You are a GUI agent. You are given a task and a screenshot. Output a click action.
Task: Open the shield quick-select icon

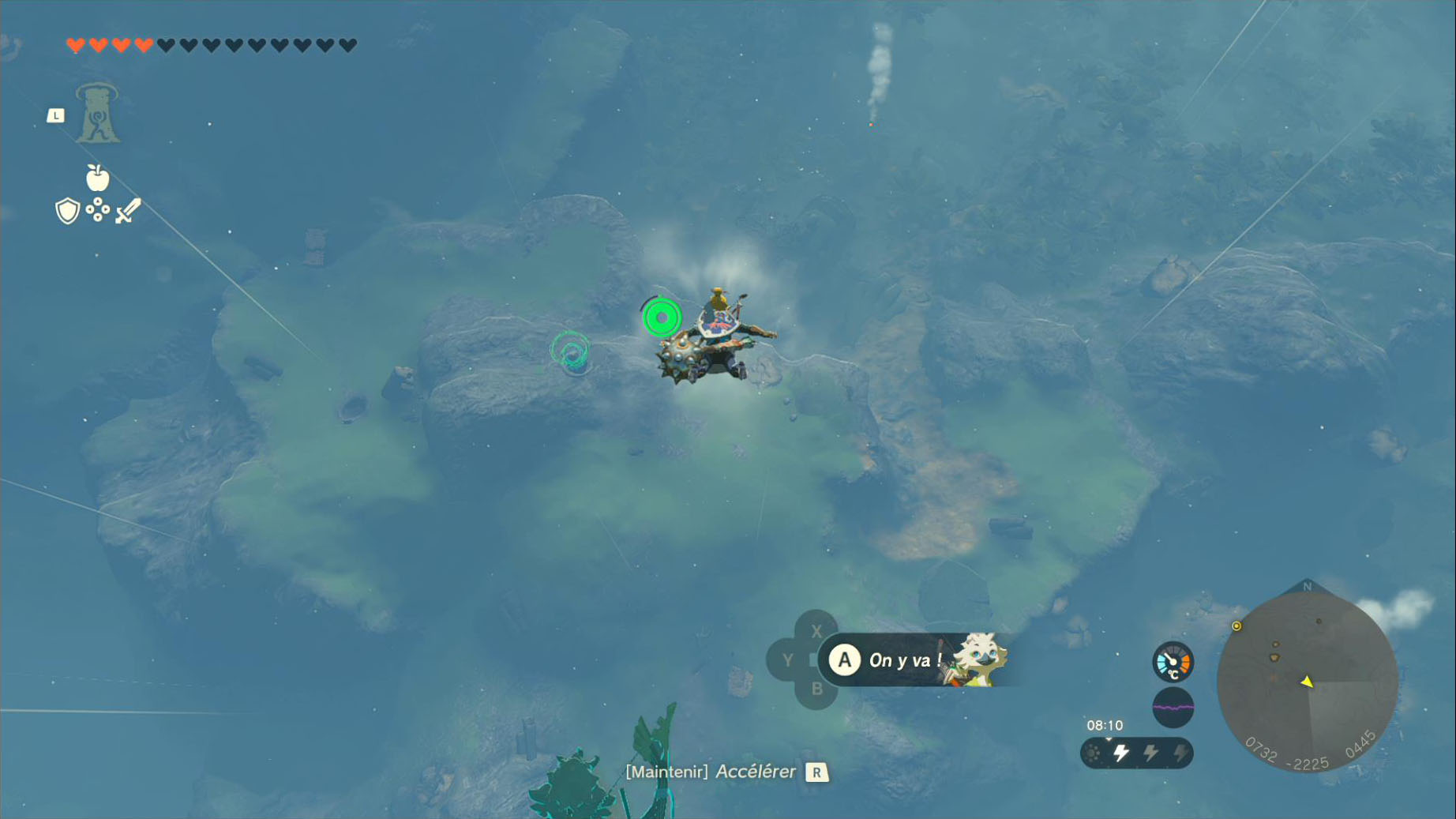coord(68,211)
